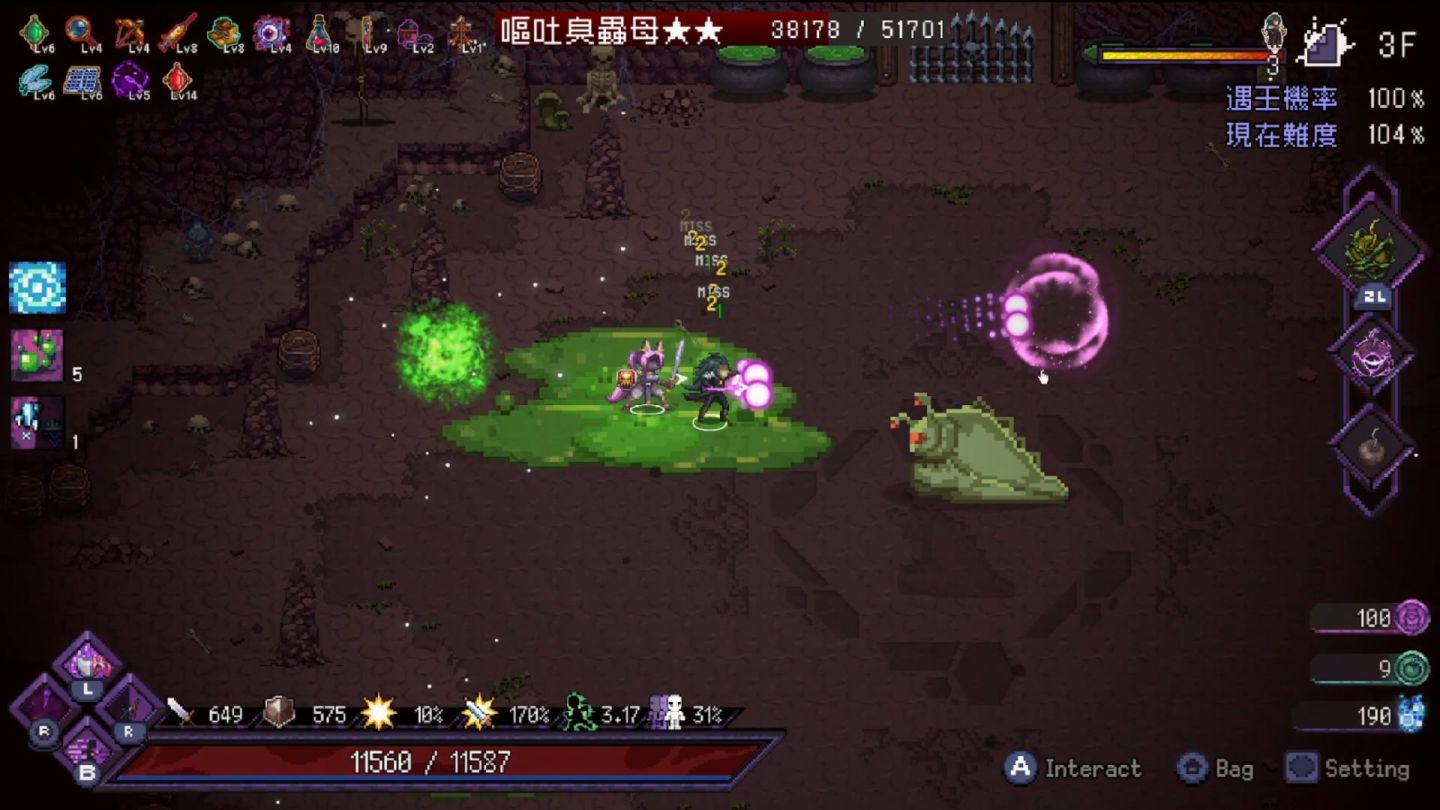The width and height of the screenshot is (1440, 810).
Task: Click the blue solar panel relic
Action: (x=82, y=79)
